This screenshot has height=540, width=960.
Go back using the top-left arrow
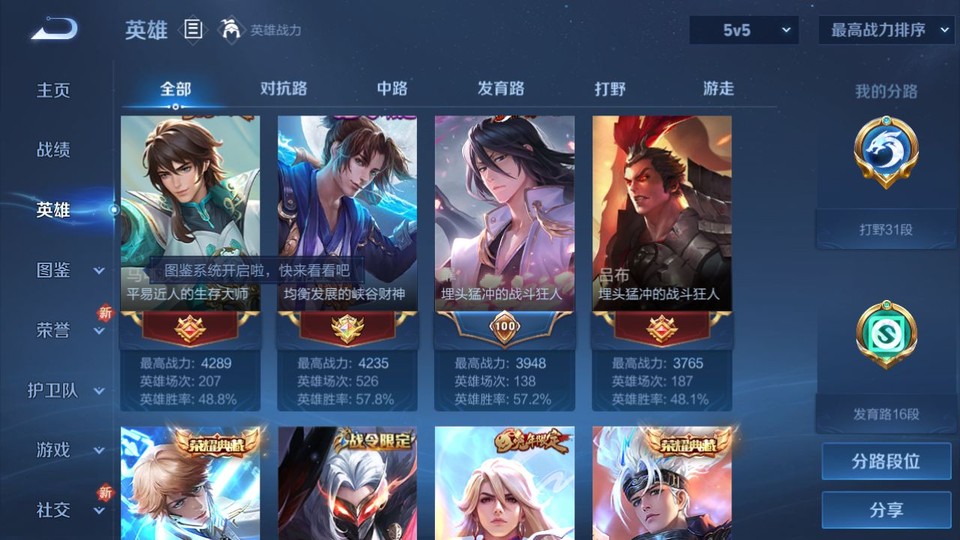pos(53,30)
